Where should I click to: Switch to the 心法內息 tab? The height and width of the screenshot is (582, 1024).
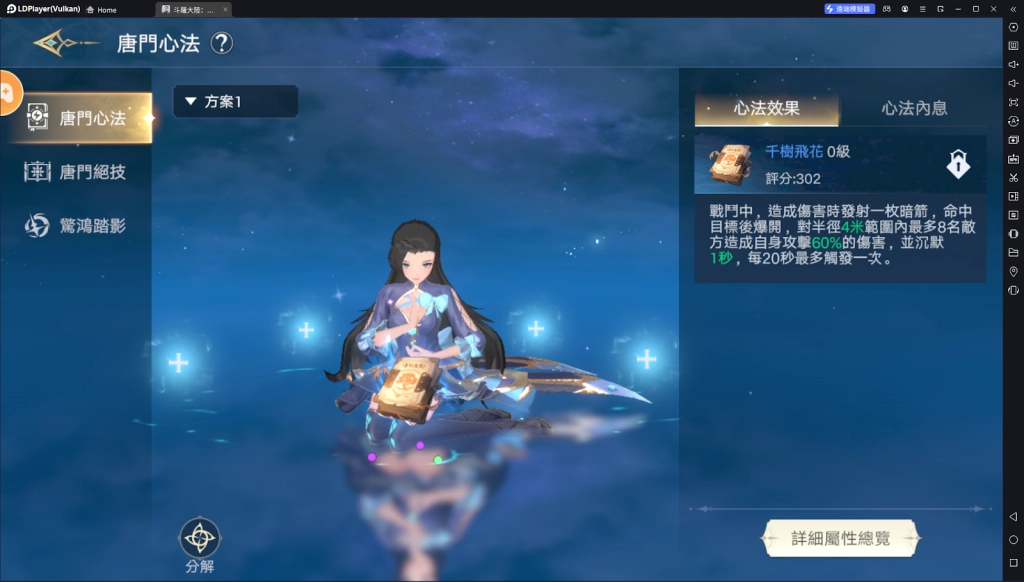pos(913,108)
